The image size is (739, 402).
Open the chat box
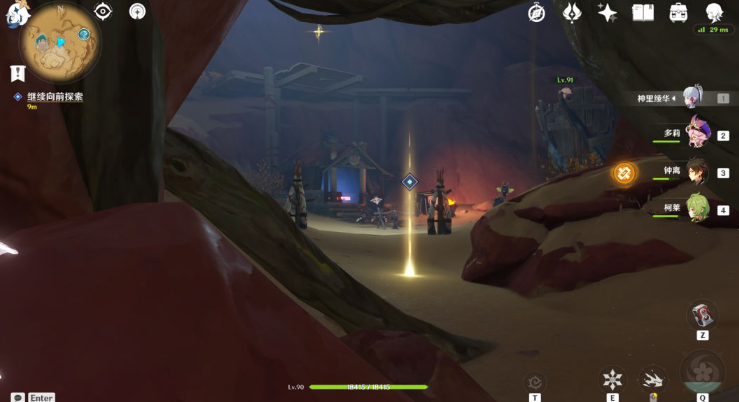[x=18, y=397]
